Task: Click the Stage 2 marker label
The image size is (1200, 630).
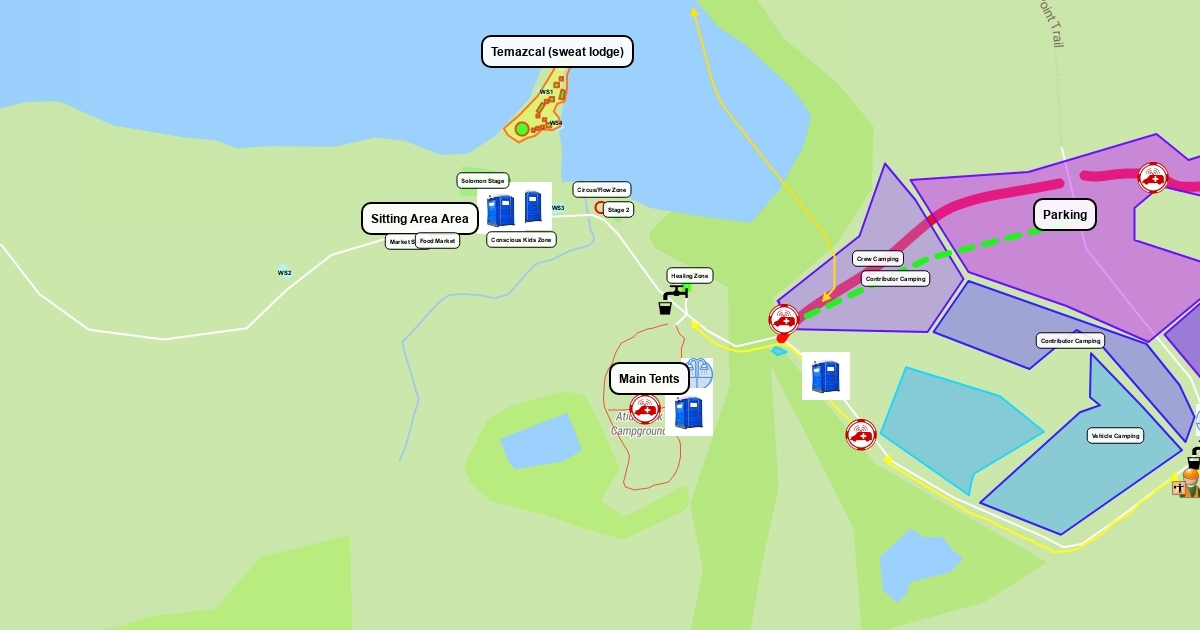Action: click(x=618, y=210)
